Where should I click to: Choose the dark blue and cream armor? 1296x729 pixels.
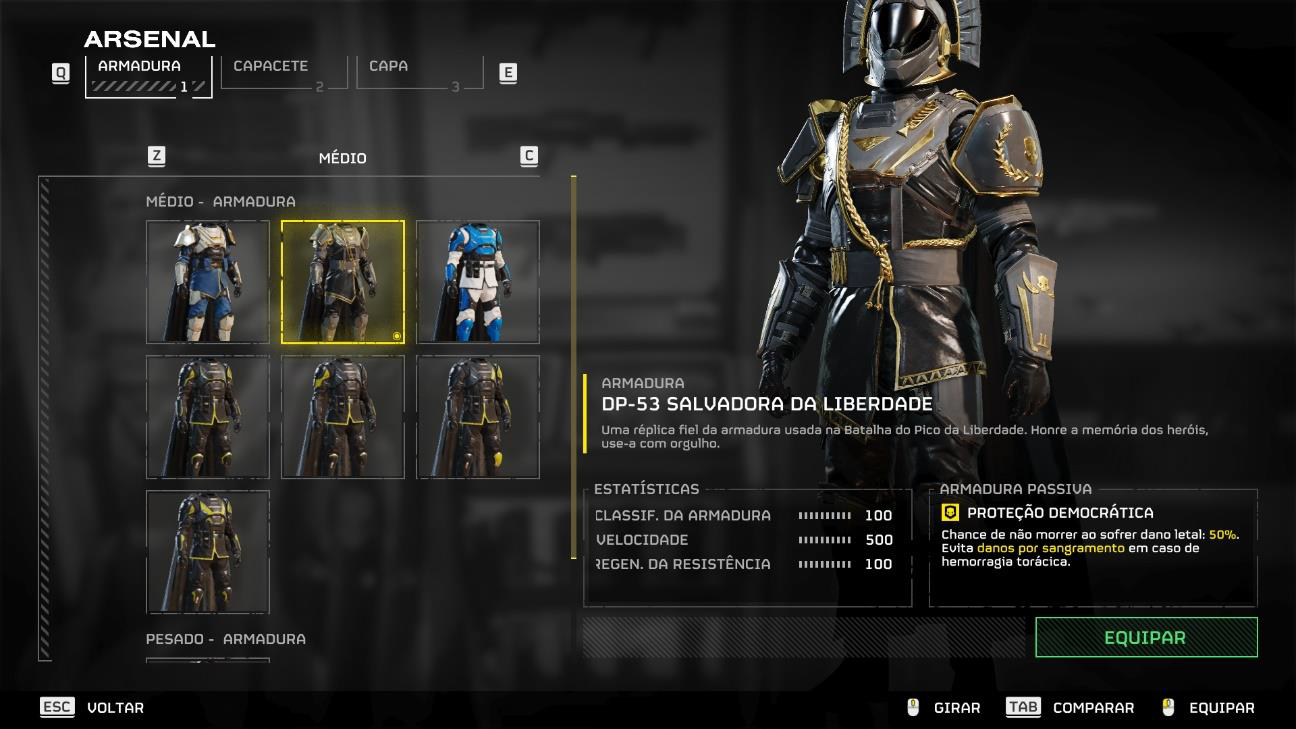[x=208, y=282]
